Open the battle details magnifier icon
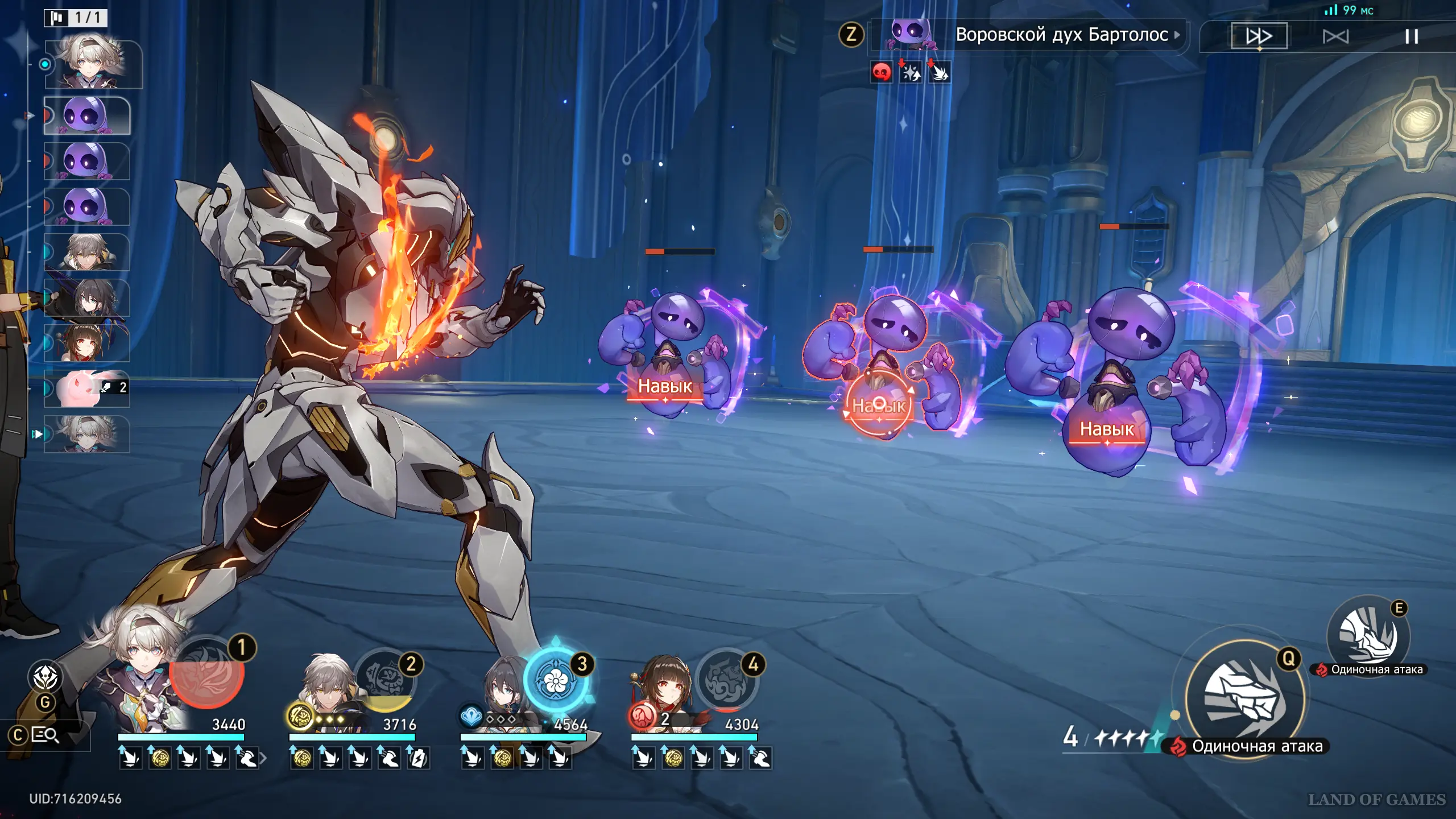This screenshot has height=819, width=1456. [45, 735]
